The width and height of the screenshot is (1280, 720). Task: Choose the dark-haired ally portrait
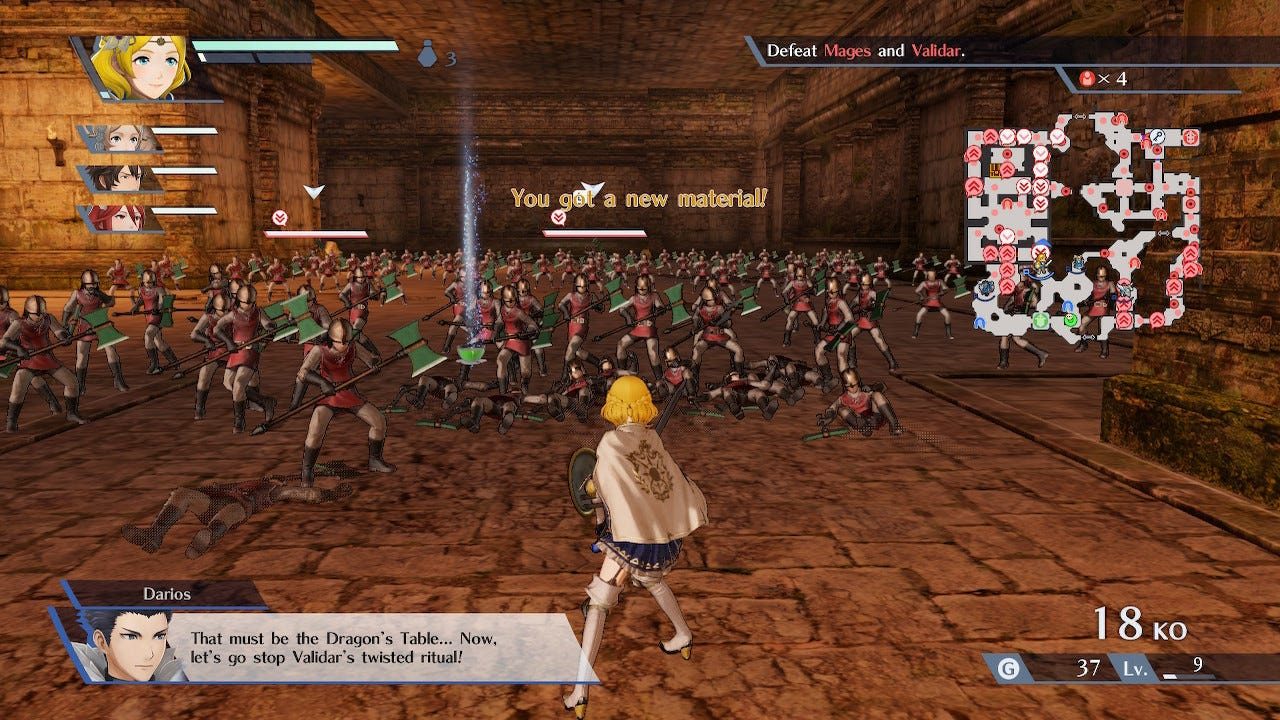tap(122, 178)
